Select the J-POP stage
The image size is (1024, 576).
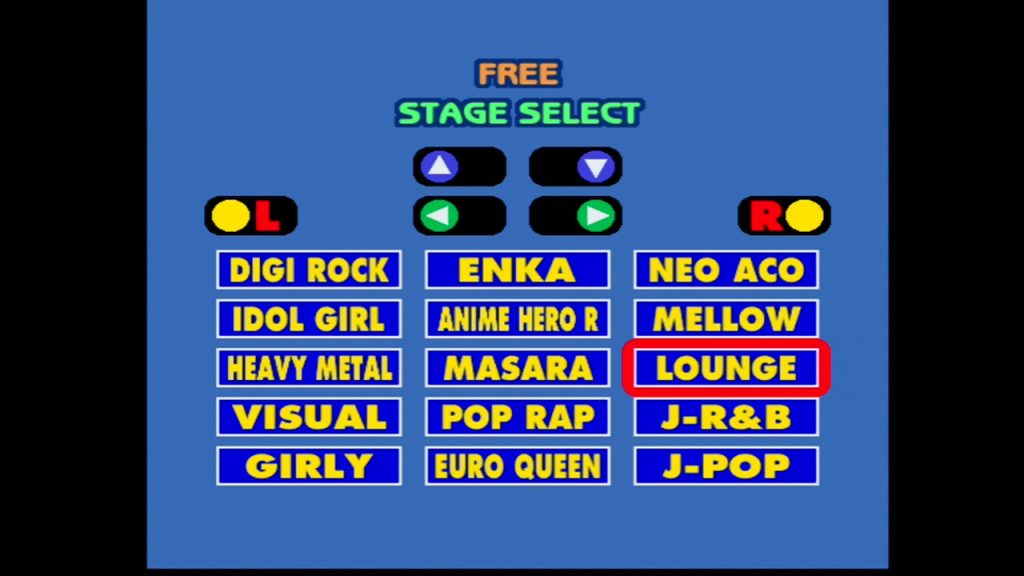point(726,466)
